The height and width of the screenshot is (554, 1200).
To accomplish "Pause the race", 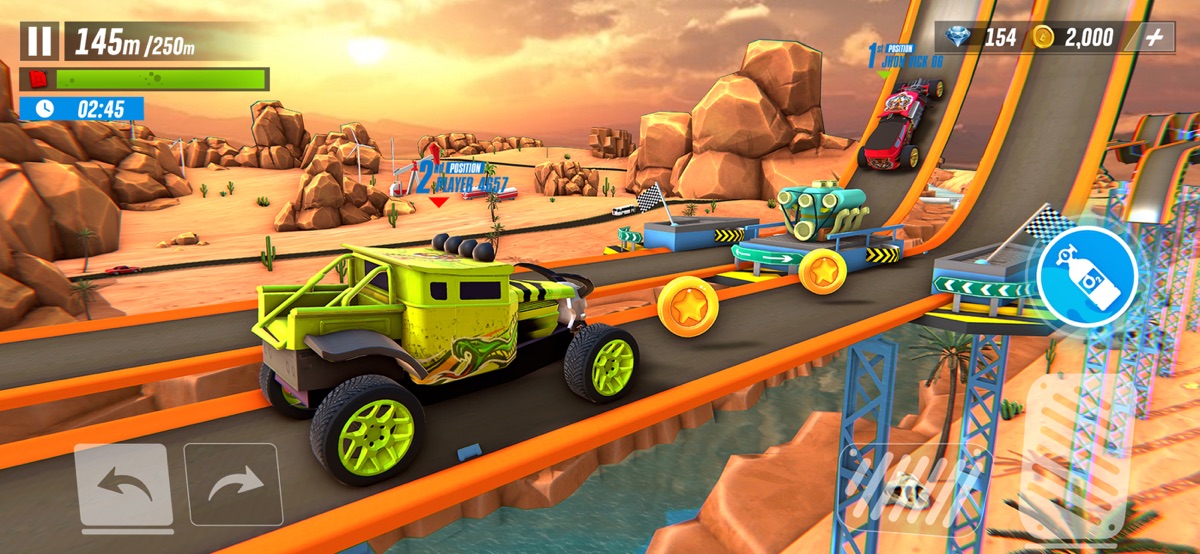I will pyautogui.click(x=40, y=41).
